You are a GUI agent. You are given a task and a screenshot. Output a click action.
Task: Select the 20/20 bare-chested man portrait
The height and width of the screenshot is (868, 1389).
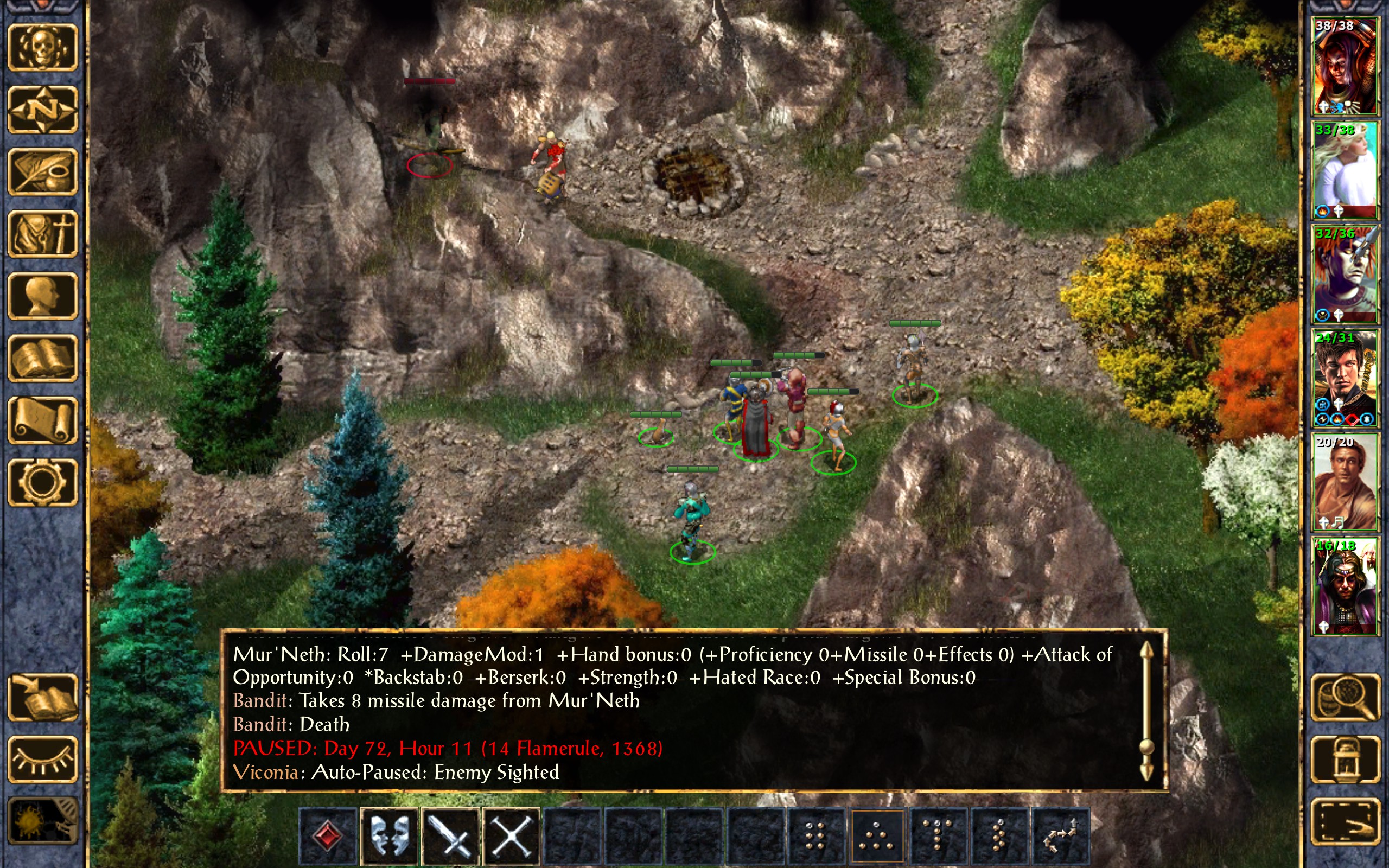coord(1345,482)
